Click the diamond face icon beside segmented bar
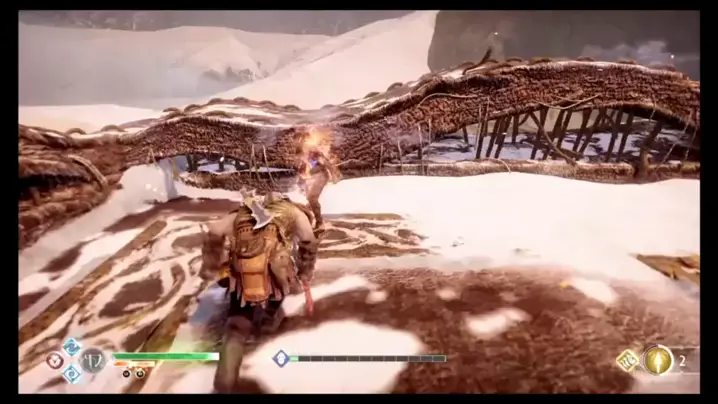This screenshot has width=718, height=404. pos(281,357)
